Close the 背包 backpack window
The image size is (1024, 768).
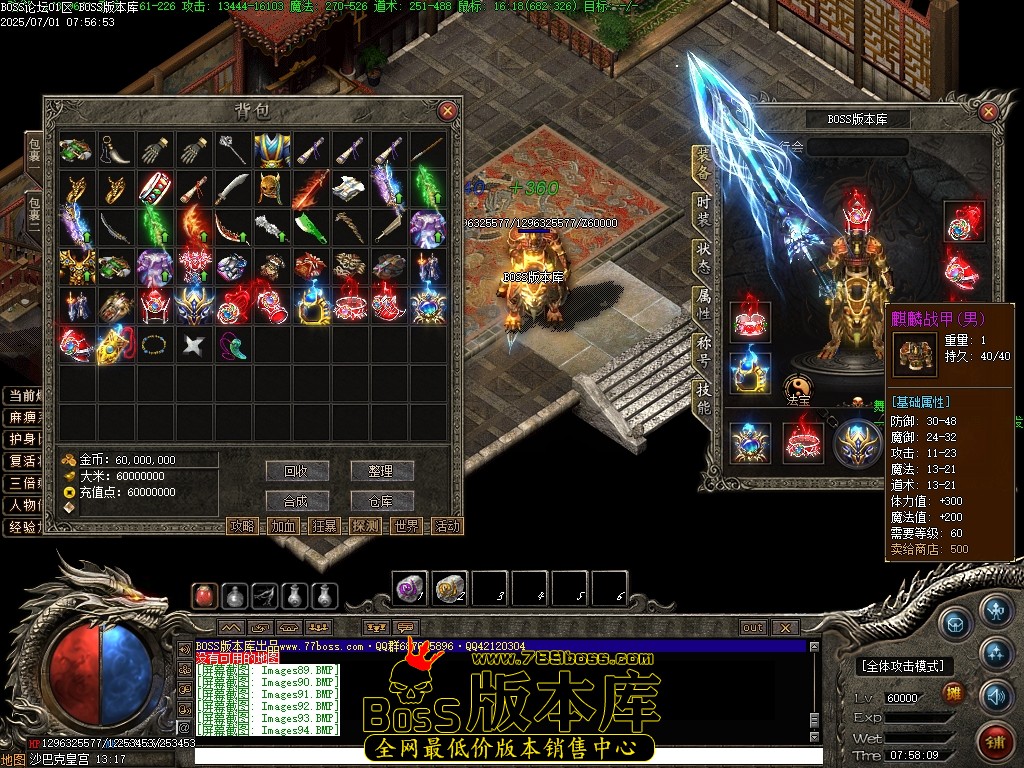pos(447,111)
